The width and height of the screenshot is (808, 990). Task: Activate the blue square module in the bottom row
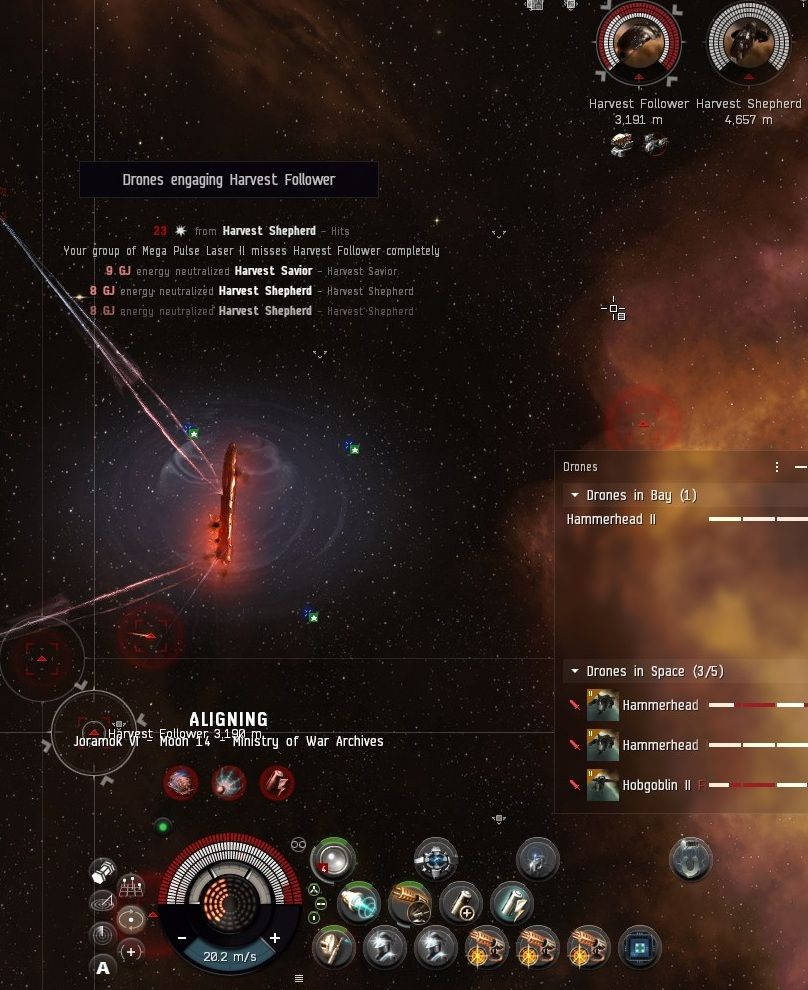point(640,946)
